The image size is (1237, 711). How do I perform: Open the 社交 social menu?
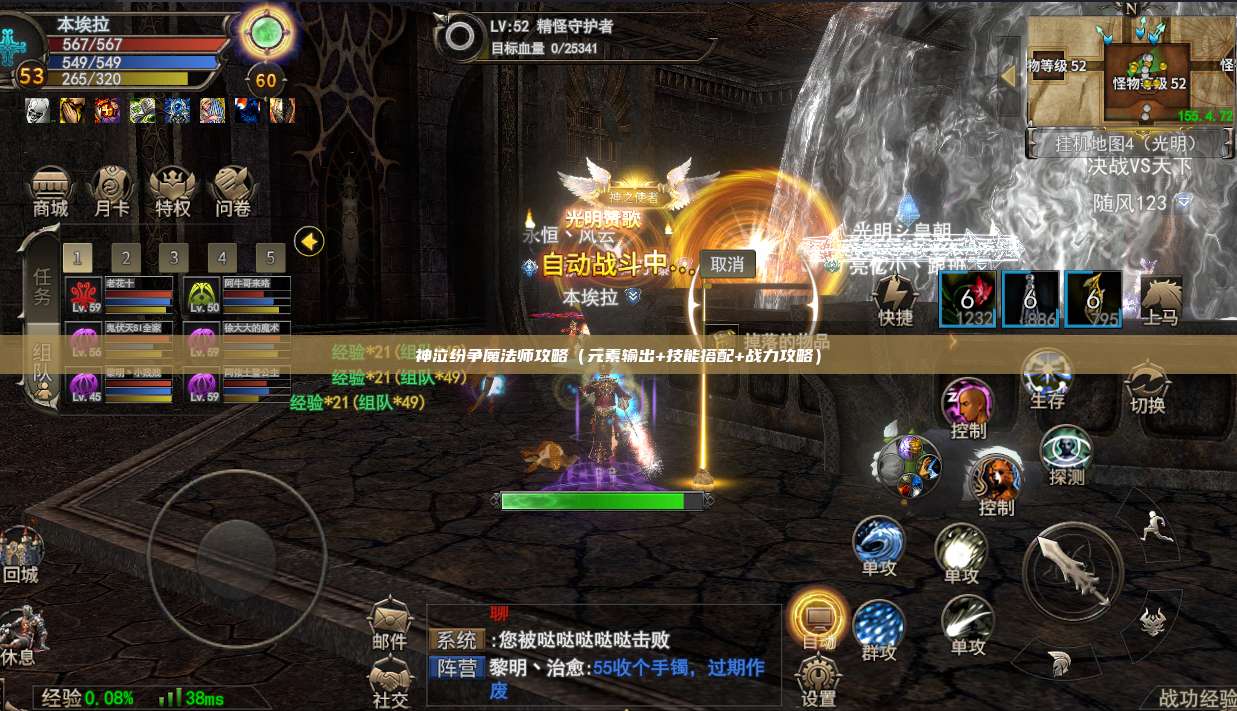pos(390,685)
